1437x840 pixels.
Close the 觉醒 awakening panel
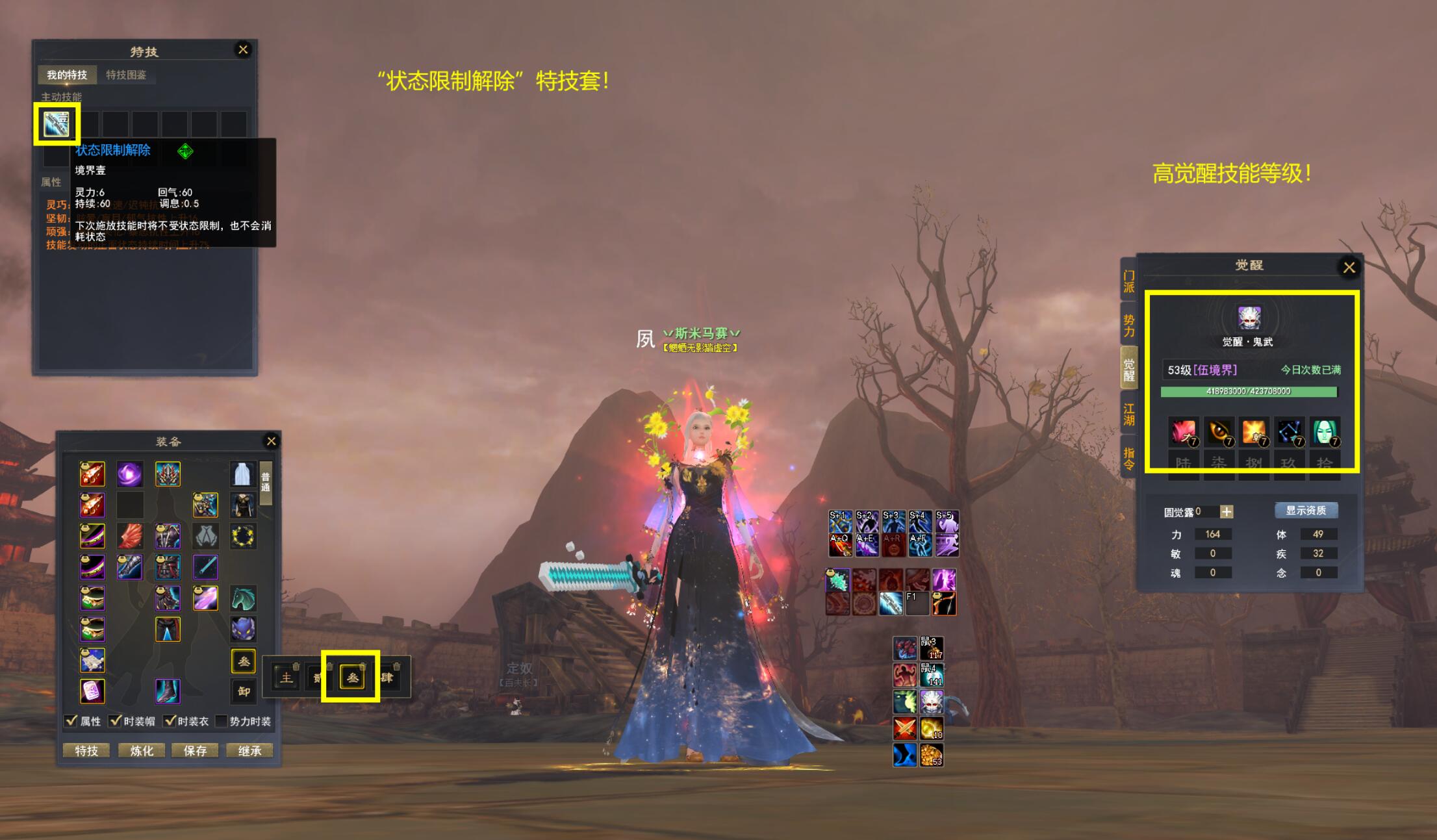pos(1349,267)
